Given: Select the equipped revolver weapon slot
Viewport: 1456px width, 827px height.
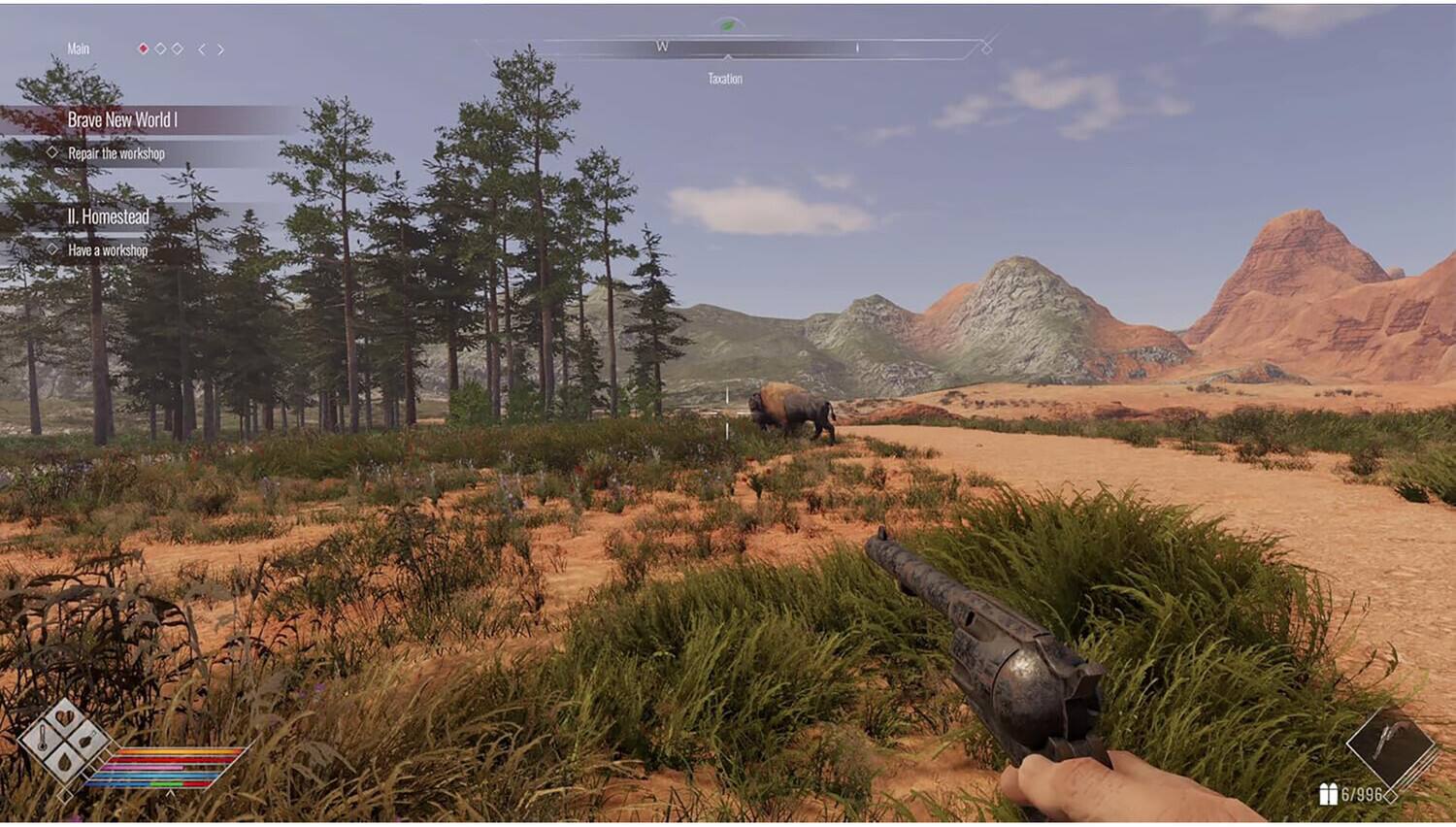Looking at the screenshot, I should tap(1389, 747).
